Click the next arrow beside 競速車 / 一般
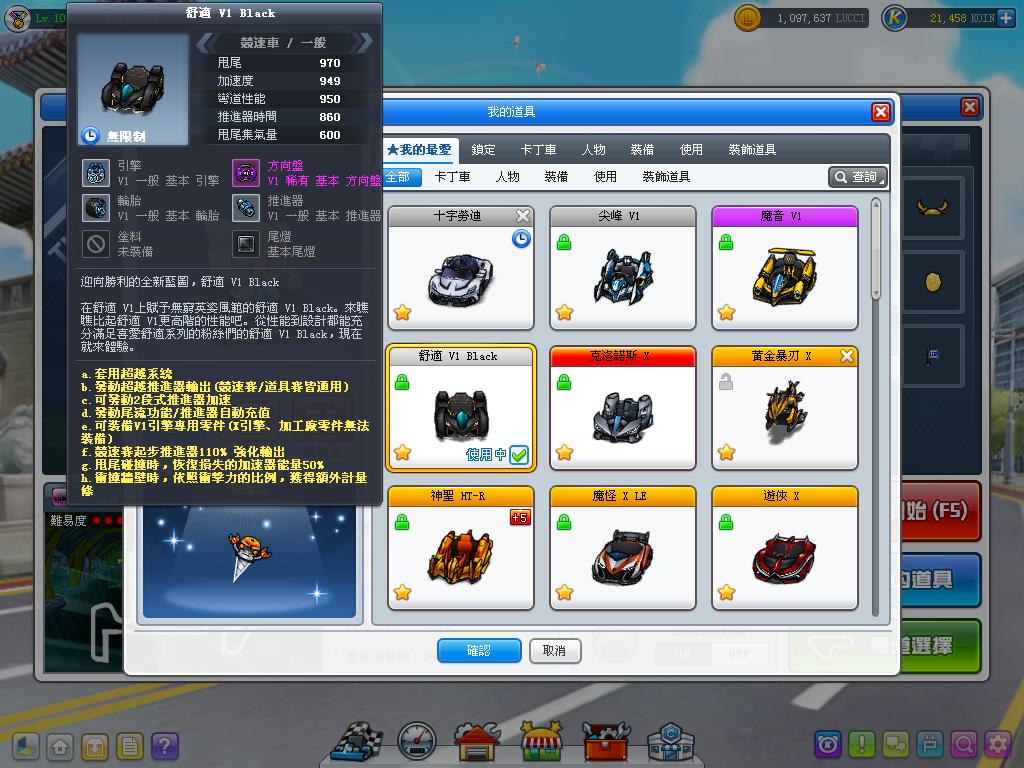 (x=365, y=42)
